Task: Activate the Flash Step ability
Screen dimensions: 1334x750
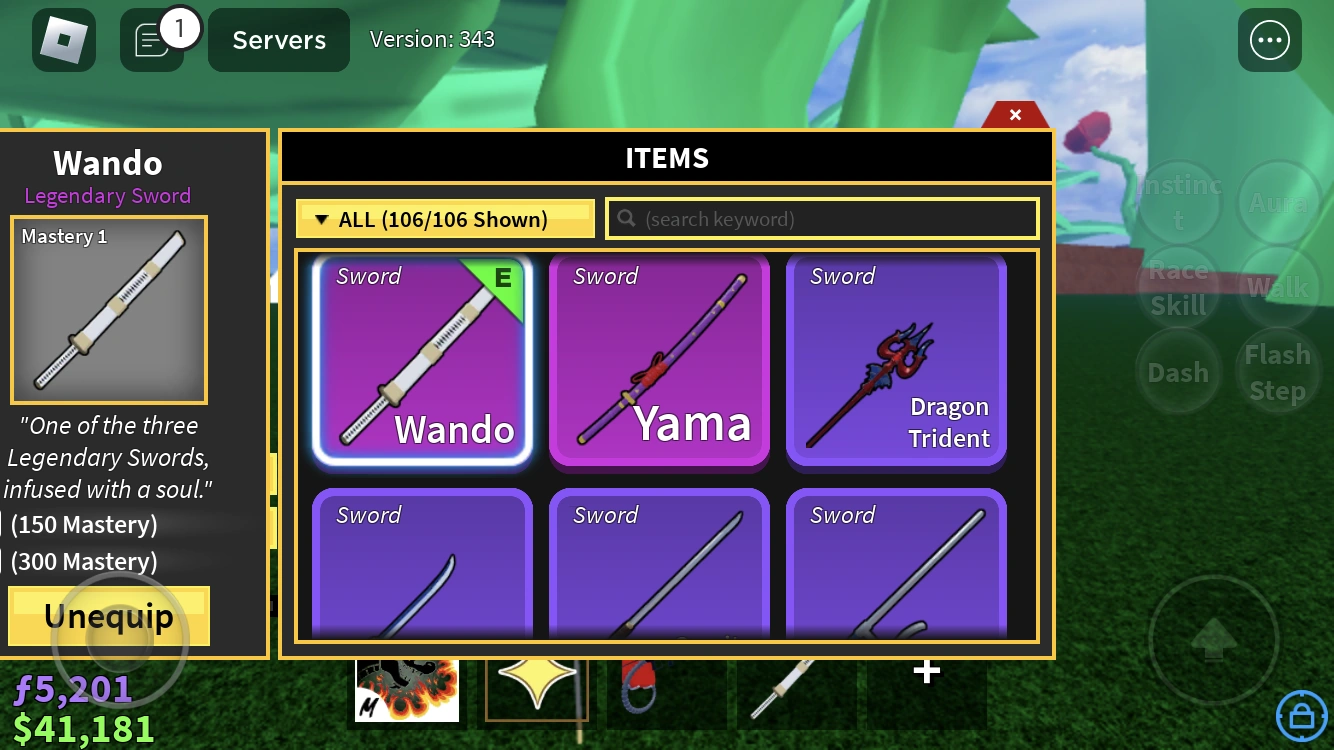Action: (x=1277, y=370)
